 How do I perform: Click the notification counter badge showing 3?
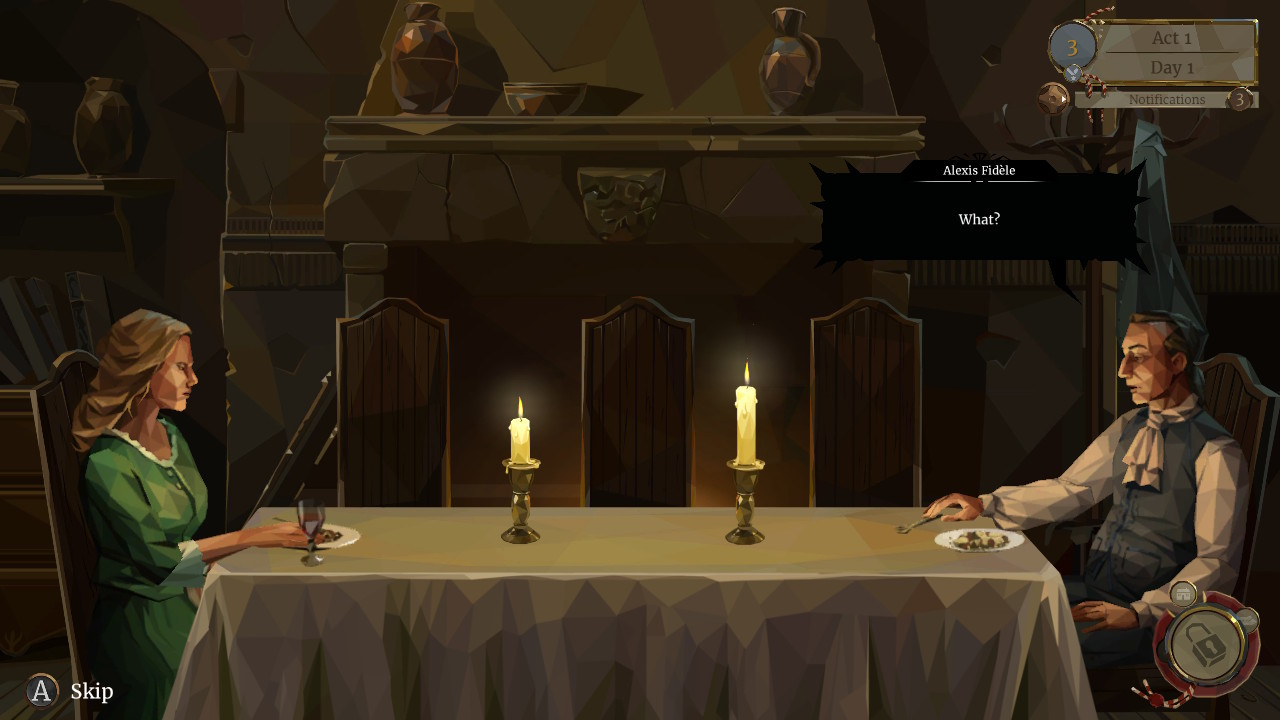pos(1239,99)
